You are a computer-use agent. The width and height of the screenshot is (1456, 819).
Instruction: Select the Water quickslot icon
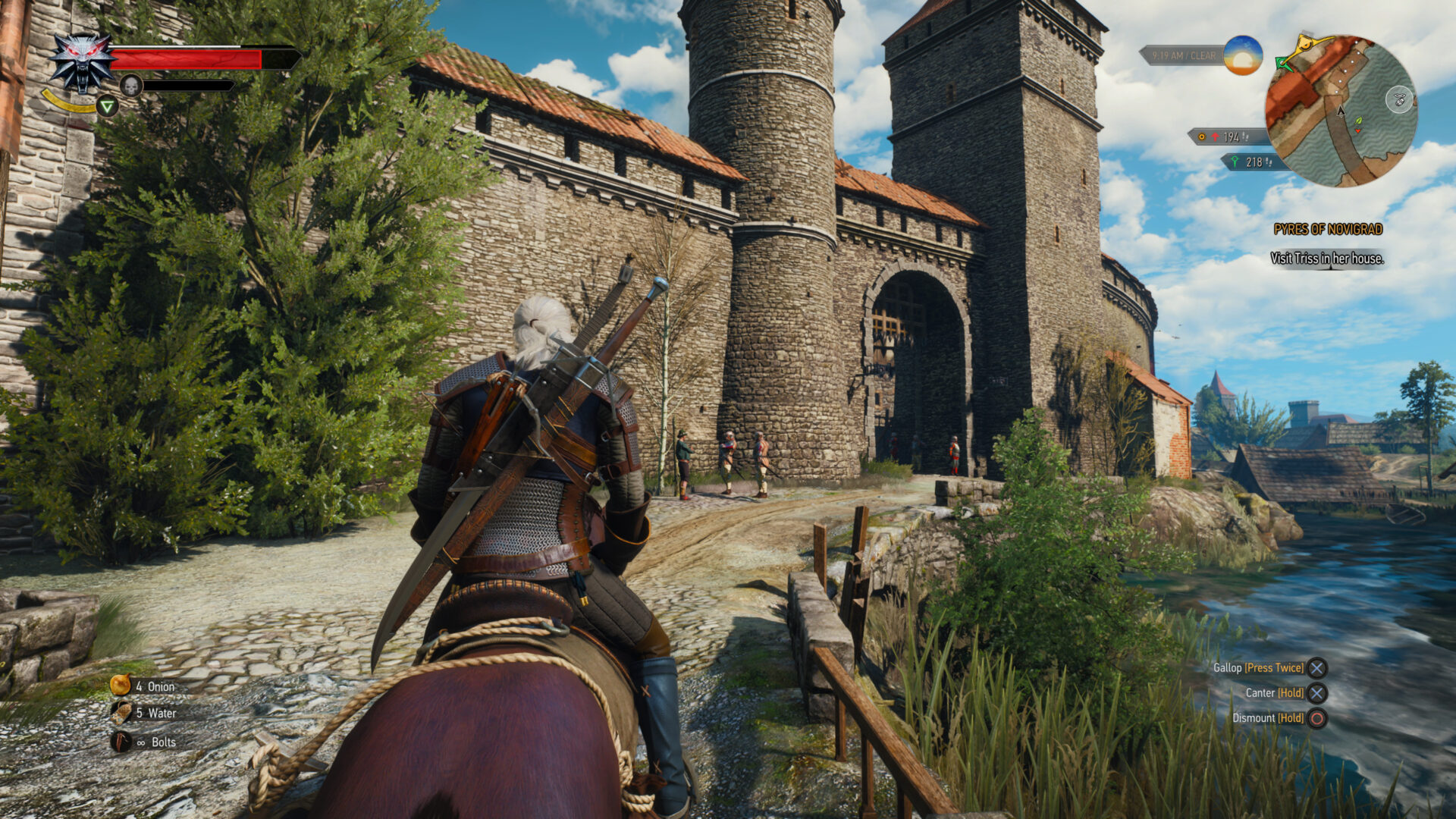120,714
